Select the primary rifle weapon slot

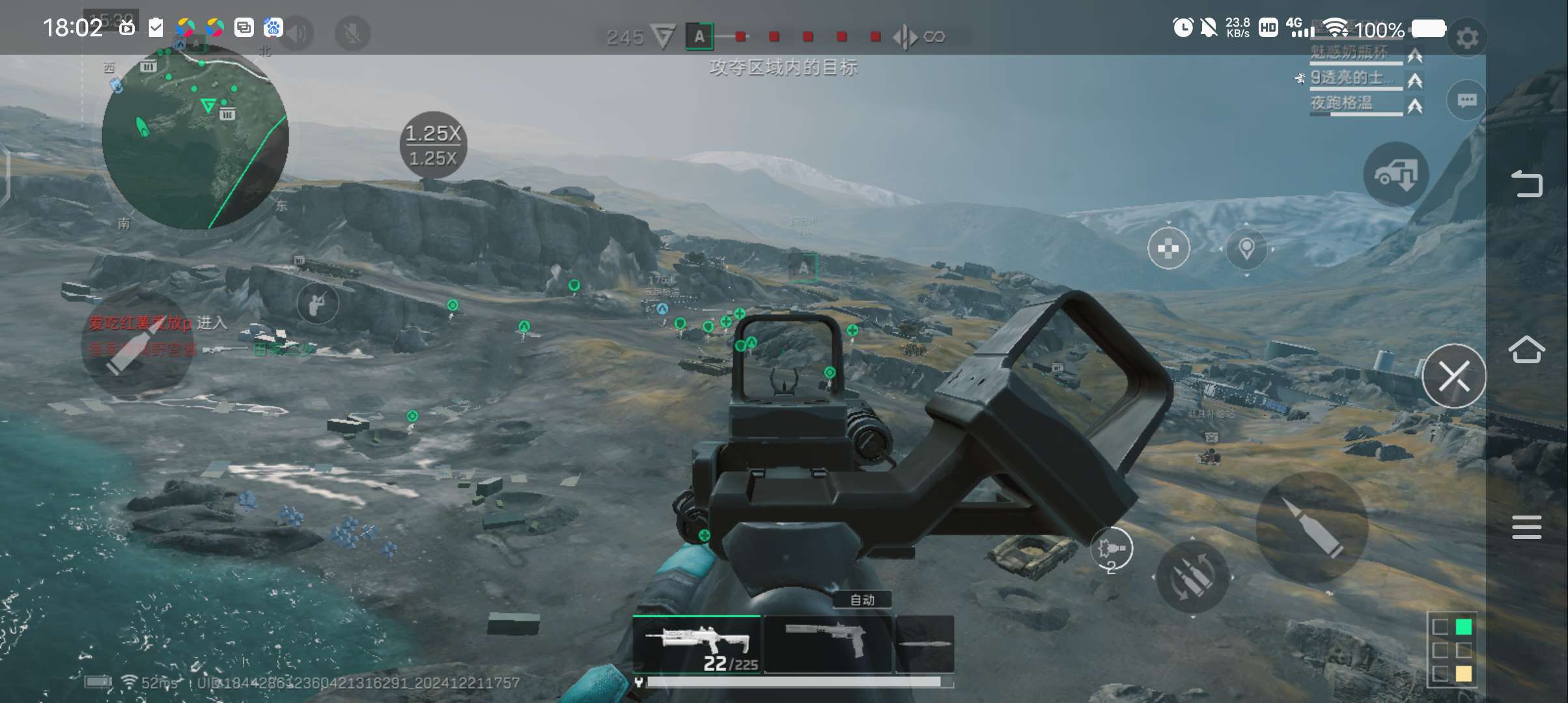pyautogui.click(x=697, y=644)
